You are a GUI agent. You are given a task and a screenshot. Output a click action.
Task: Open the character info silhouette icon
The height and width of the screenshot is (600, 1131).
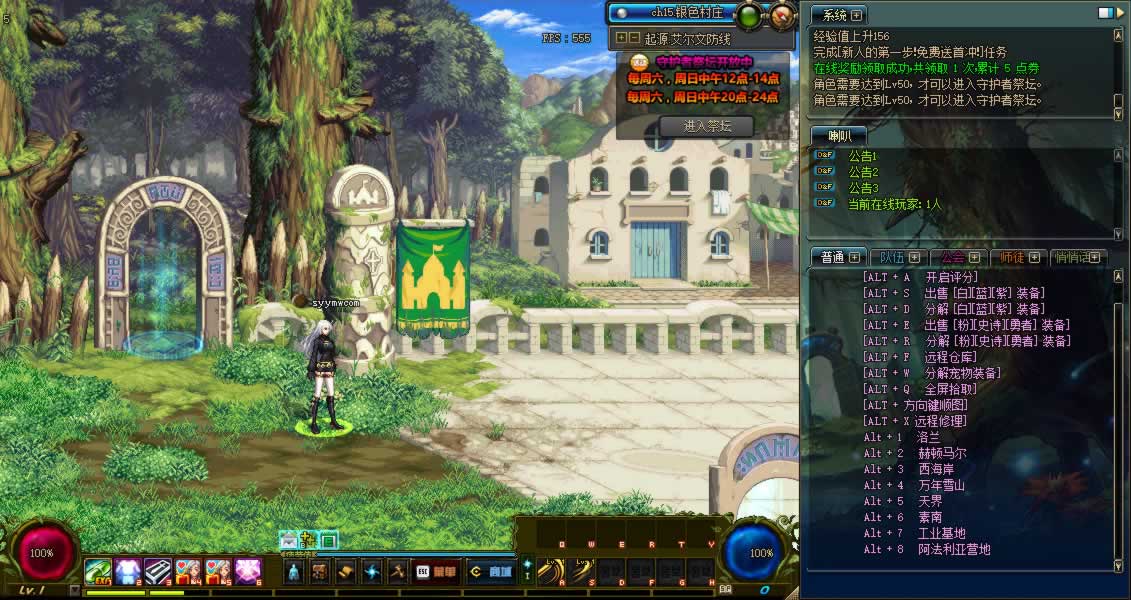click(x=293, y=572)
